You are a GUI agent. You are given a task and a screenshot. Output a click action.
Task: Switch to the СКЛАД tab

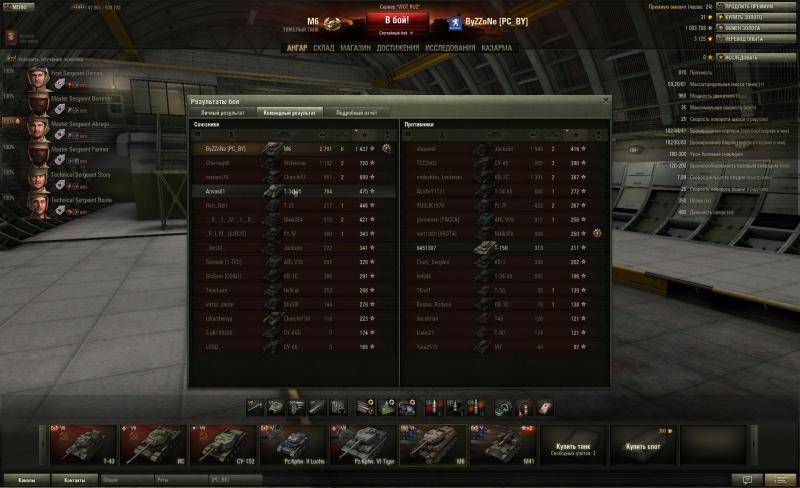pyautogui.click(x=324, y=48)
